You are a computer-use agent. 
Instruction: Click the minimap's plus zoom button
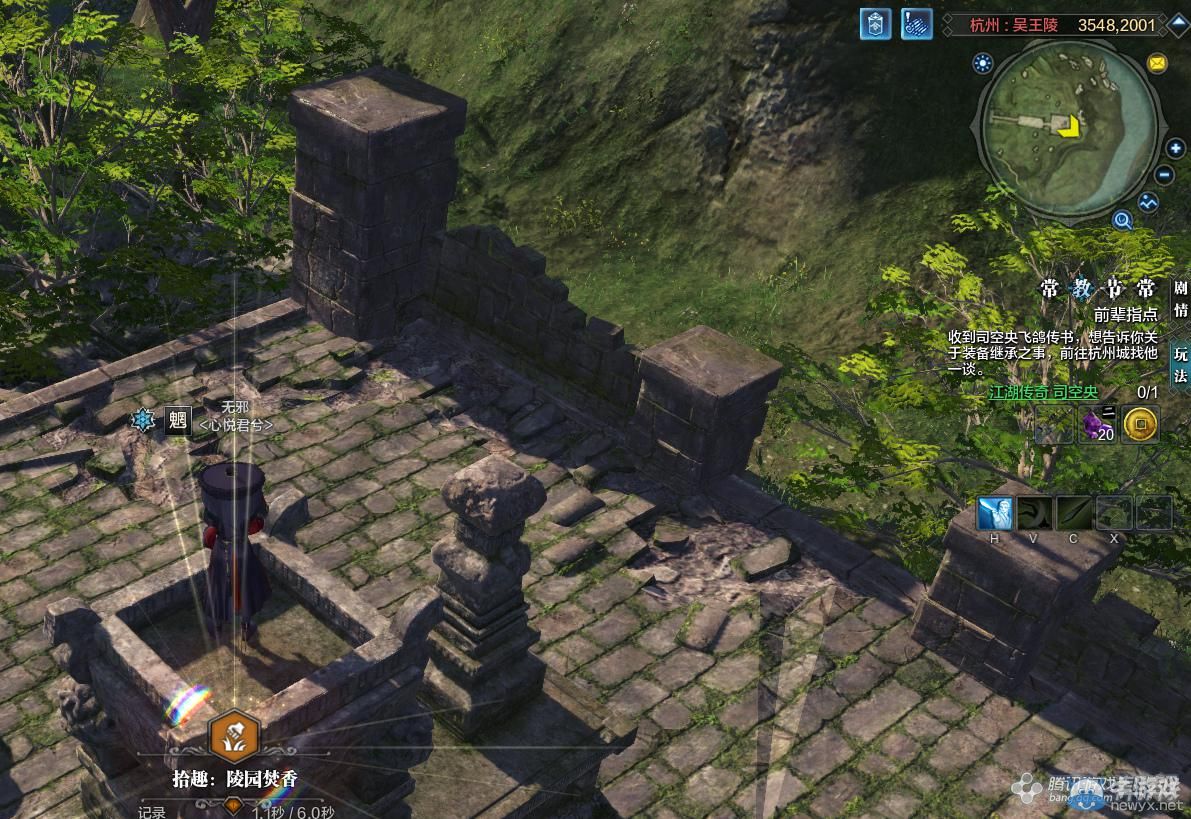[x=1175, y=149]
